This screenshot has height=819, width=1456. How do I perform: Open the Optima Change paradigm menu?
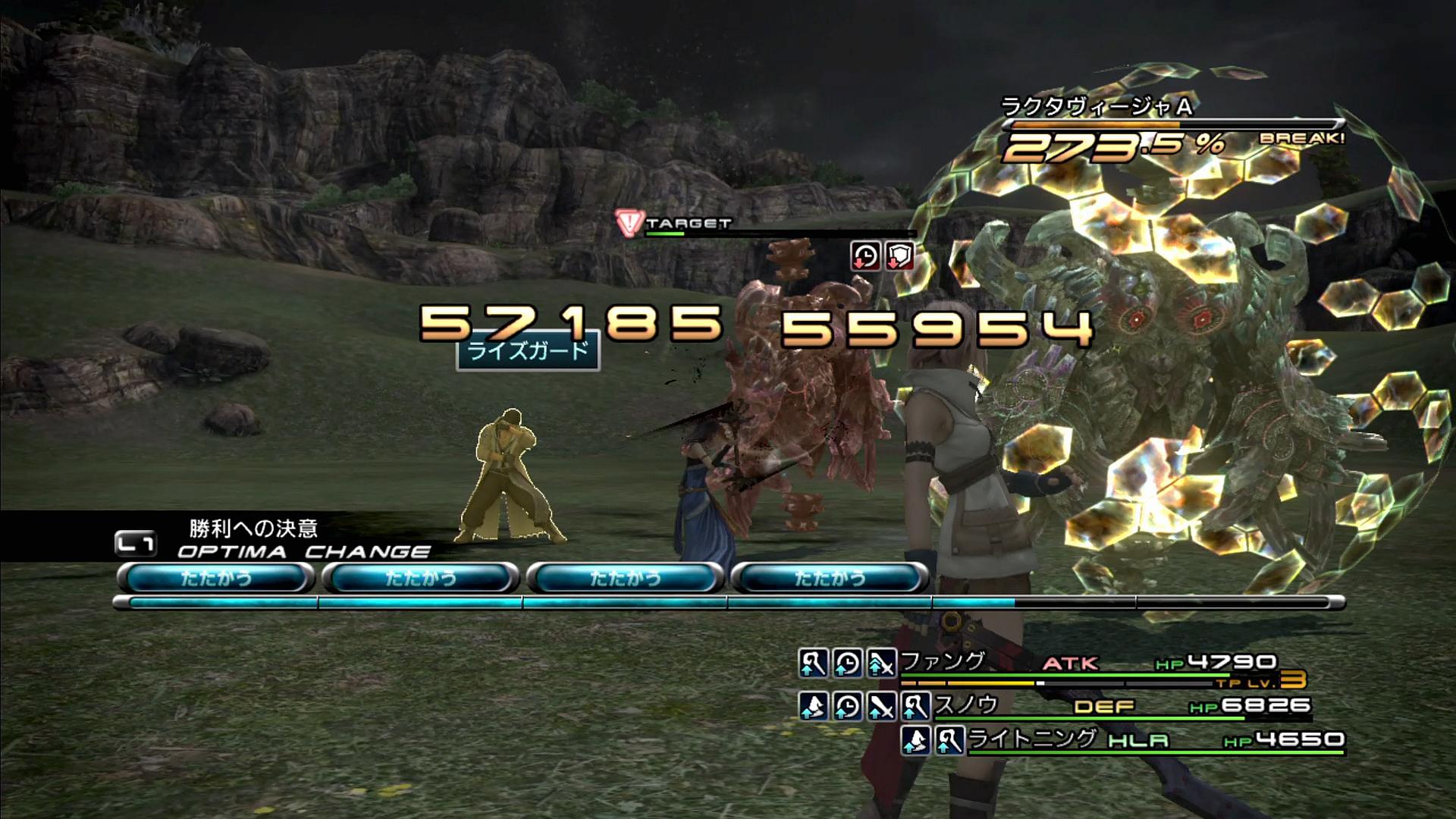pos(303,551)
